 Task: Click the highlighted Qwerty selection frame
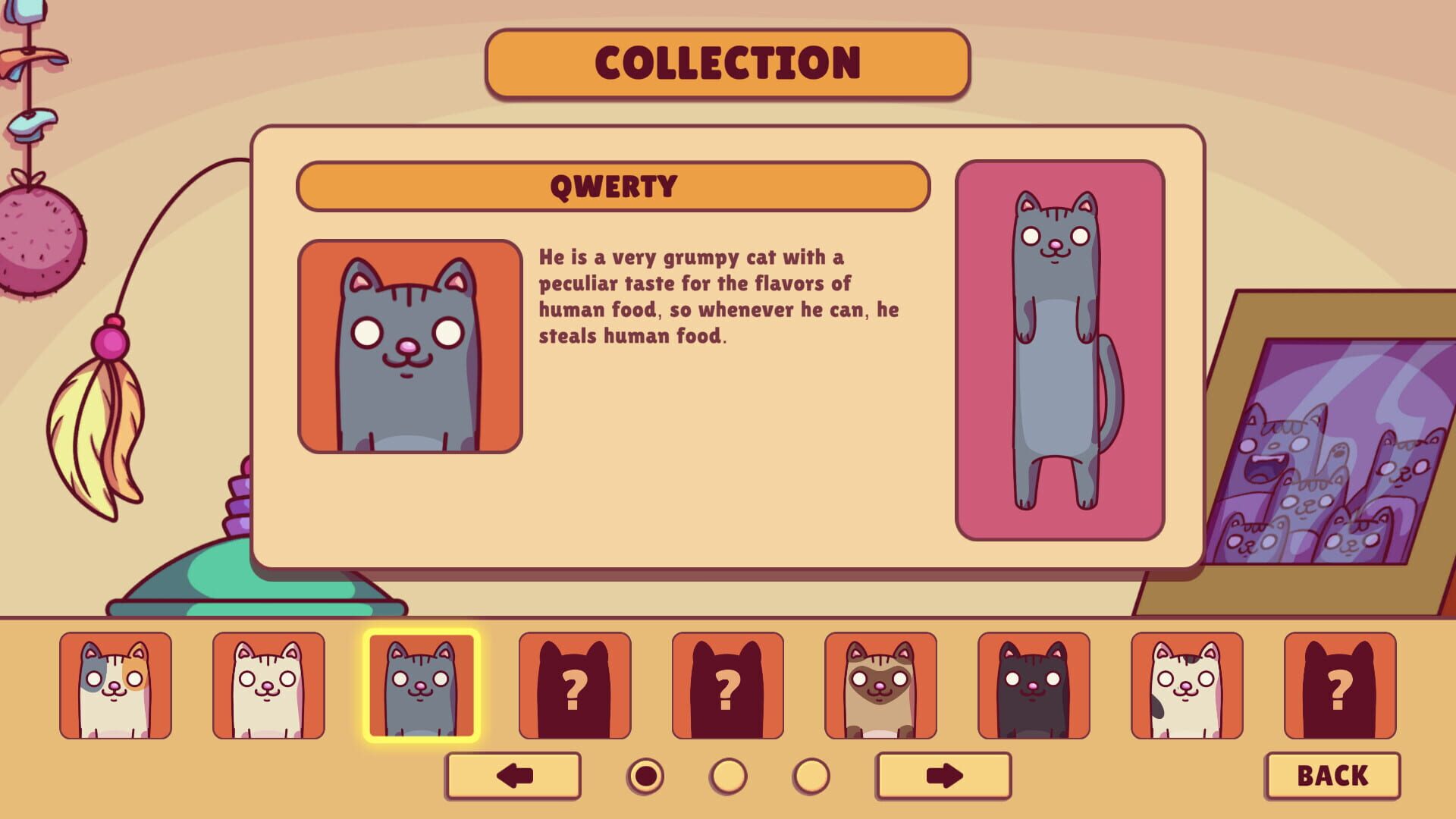[x=422, y=686]
